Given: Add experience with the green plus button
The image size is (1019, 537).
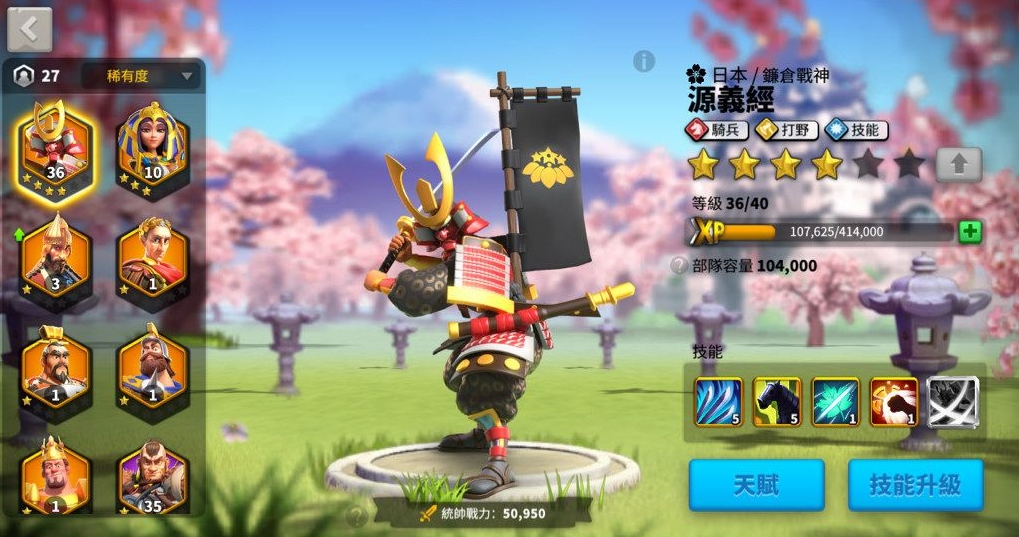Looking at the screenshot, I should pyautogui.click(x=969, y=232).
